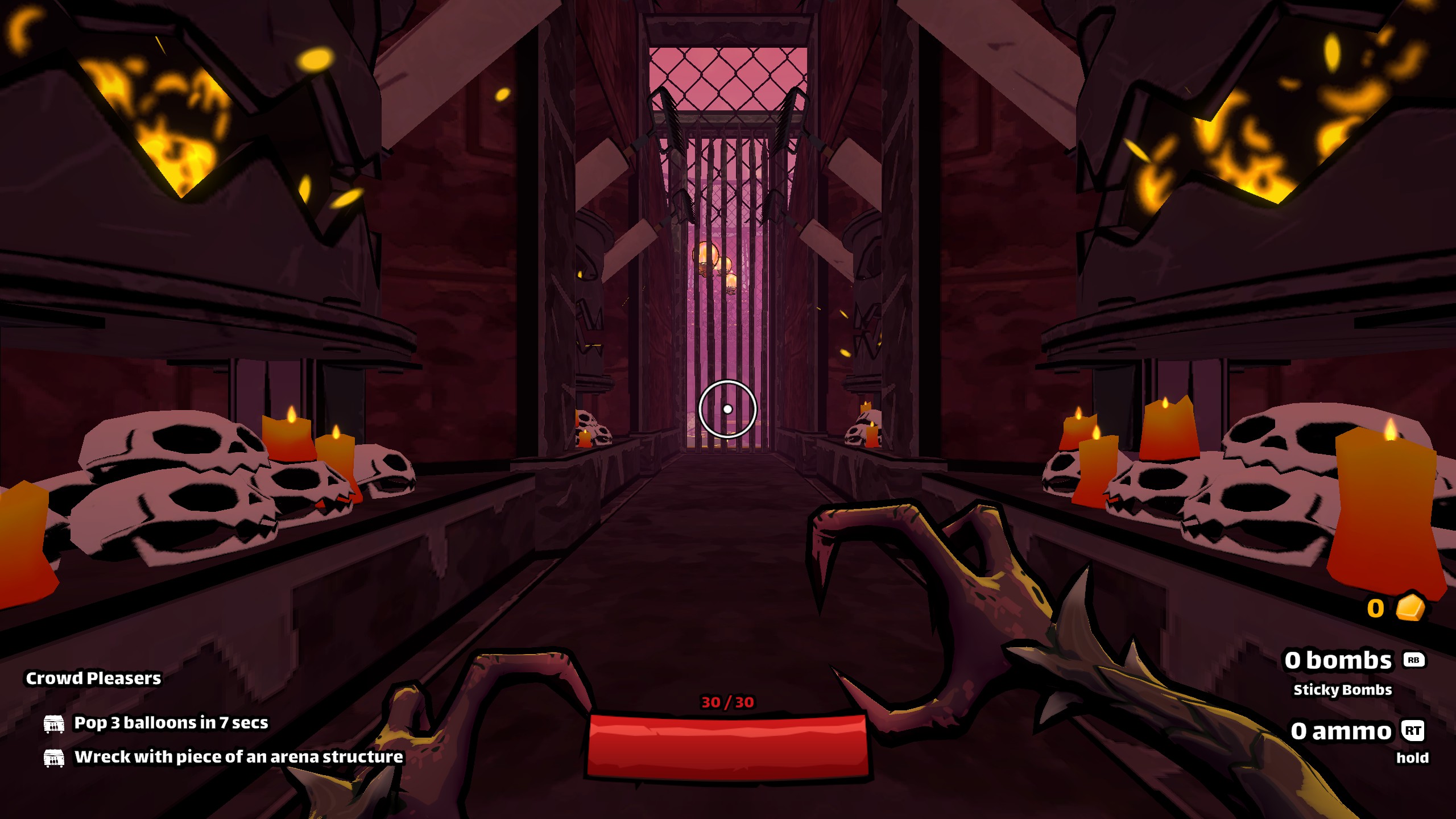This screenshot has height=819, width=1456.
Task: Select the Crowd Pleasers objectives header
Action: coord(93,678)
